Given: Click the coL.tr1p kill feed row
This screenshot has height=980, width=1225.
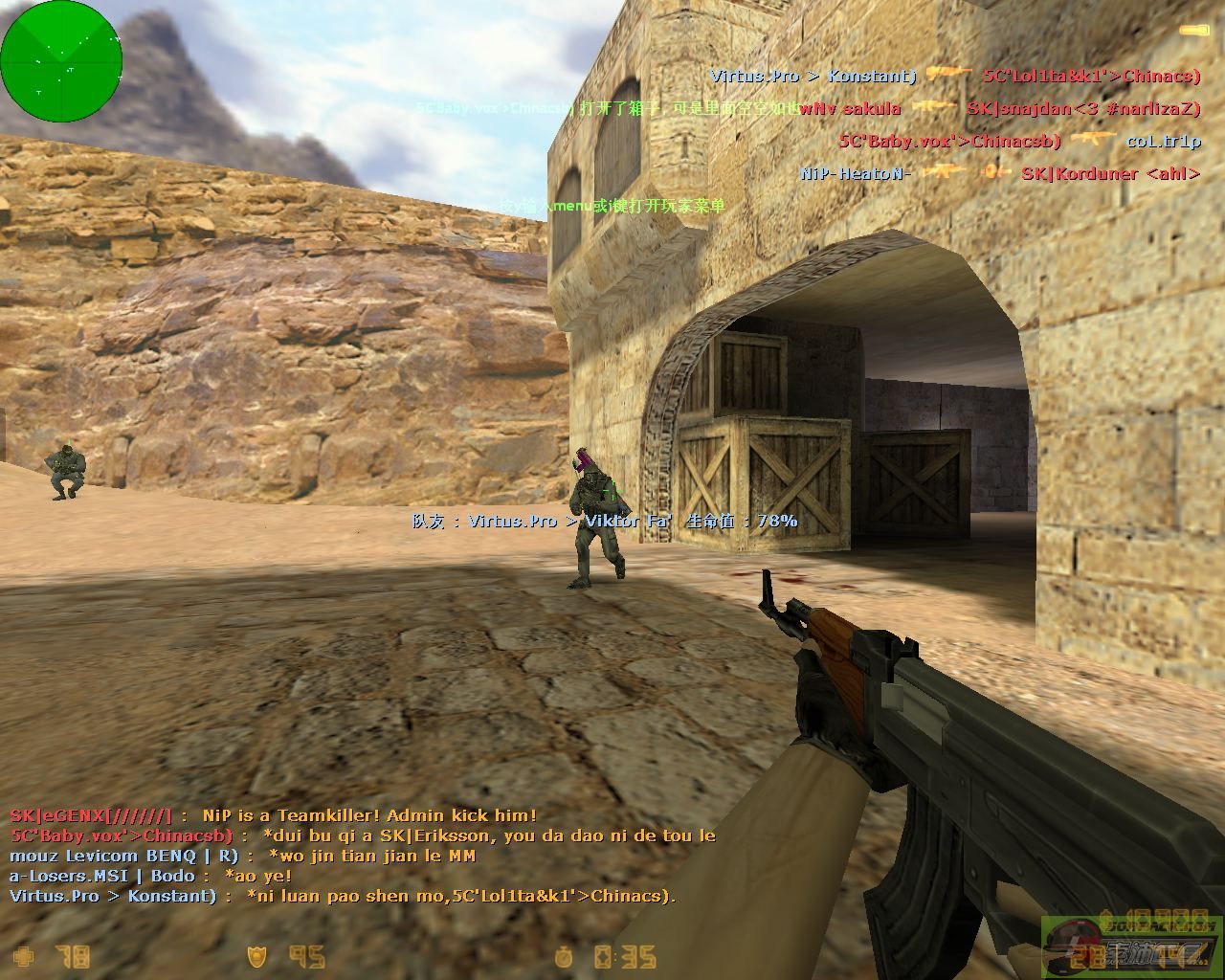Looking at the screenshot, I should (x=1019, y=142).
